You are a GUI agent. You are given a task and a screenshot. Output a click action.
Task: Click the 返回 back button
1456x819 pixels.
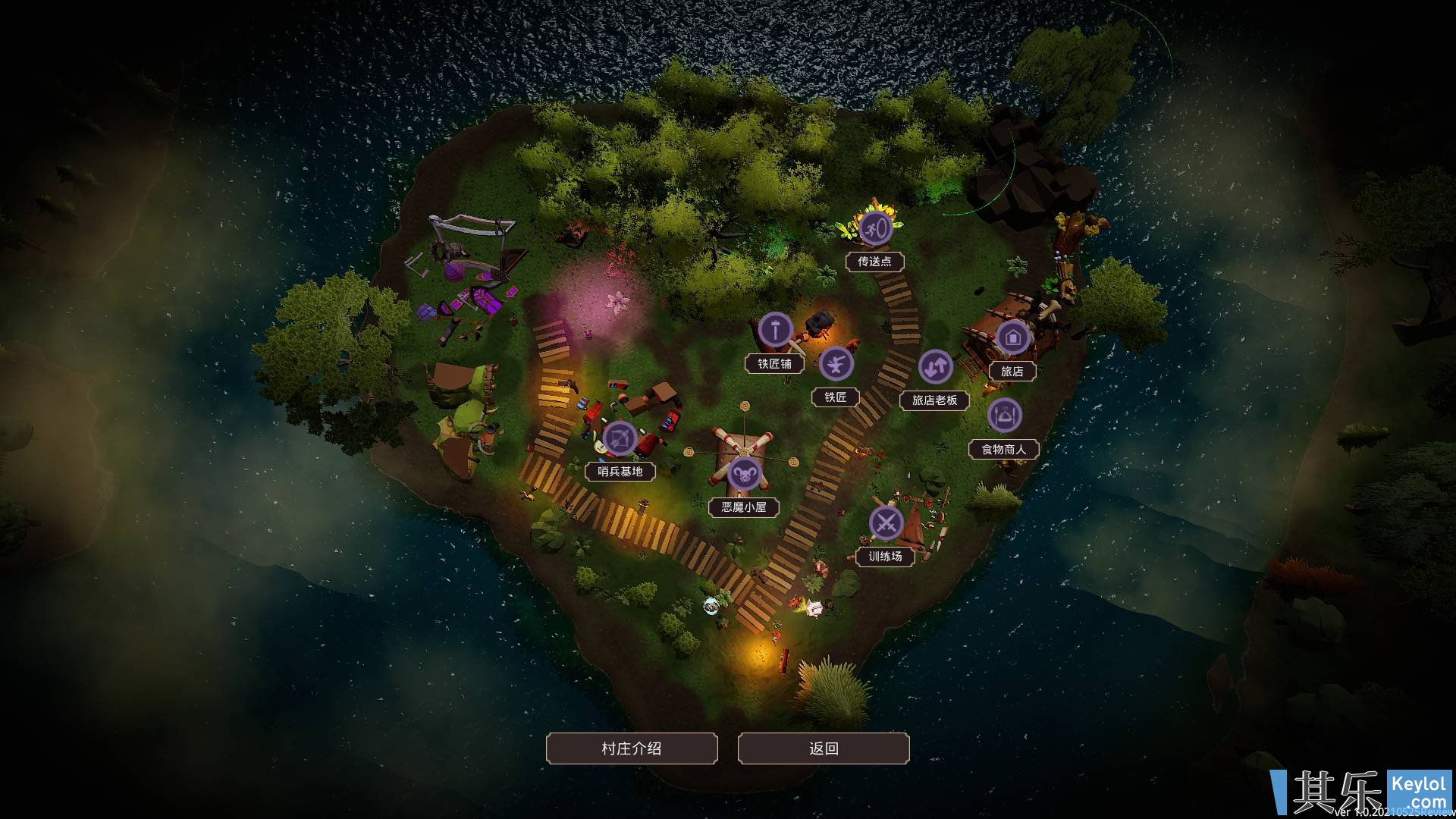[823, 748]
